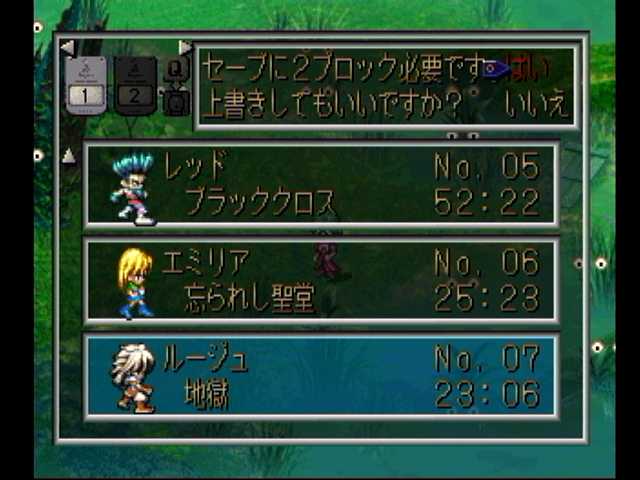640x480 pixels.
Task: Select the レッド save file No. 05
Action: [320, 184]
